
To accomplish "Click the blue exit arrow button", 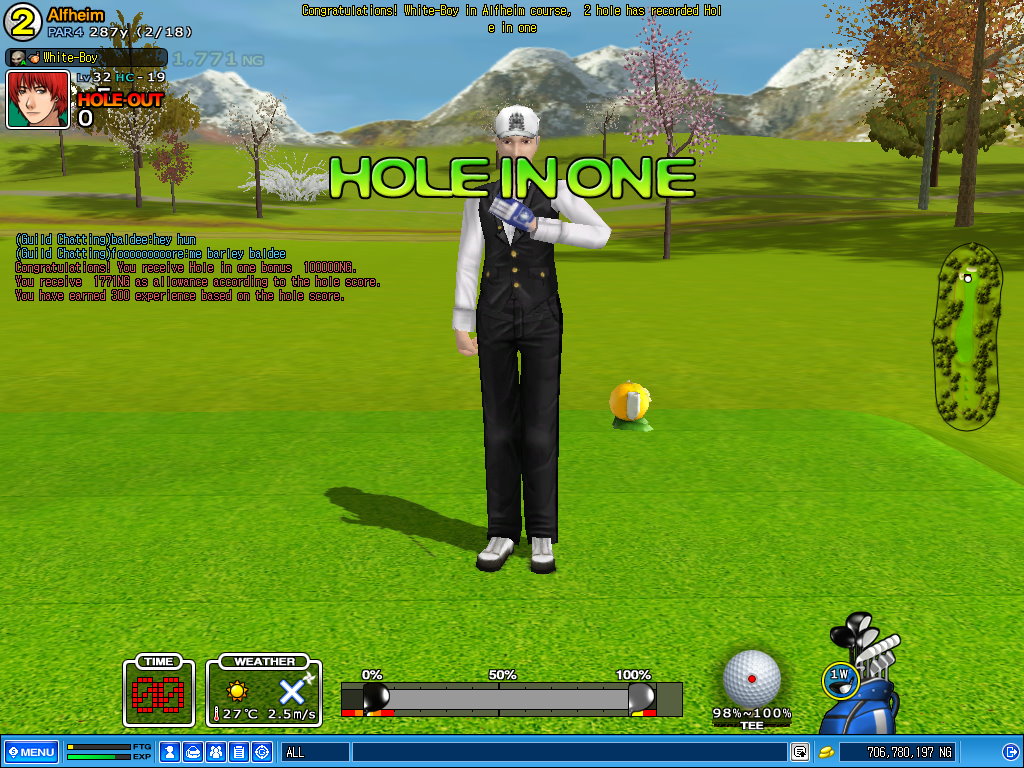I will pos(1010,752).
